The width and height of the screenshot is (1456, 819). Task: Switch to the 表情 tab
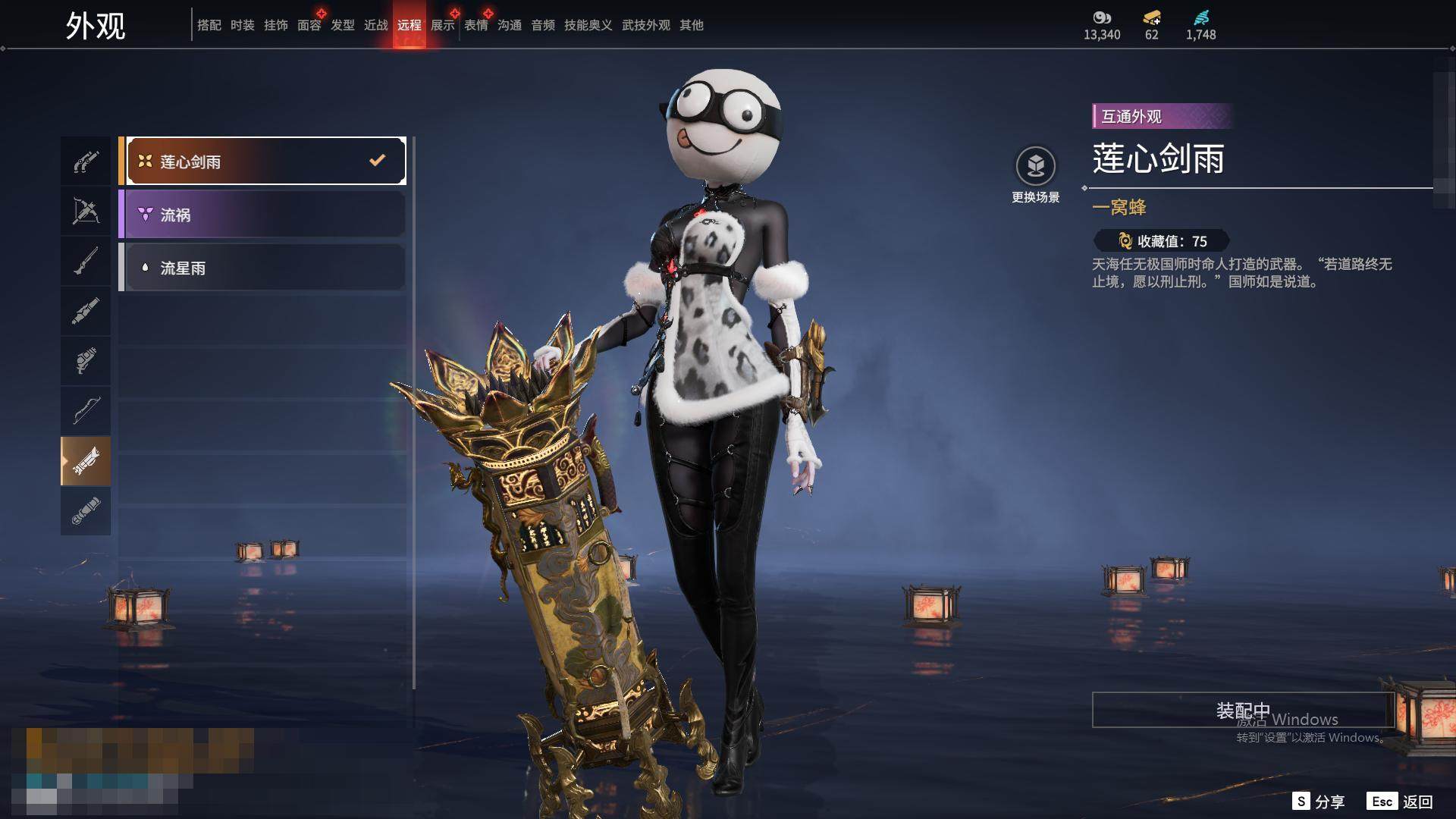[x=475, y=25]
